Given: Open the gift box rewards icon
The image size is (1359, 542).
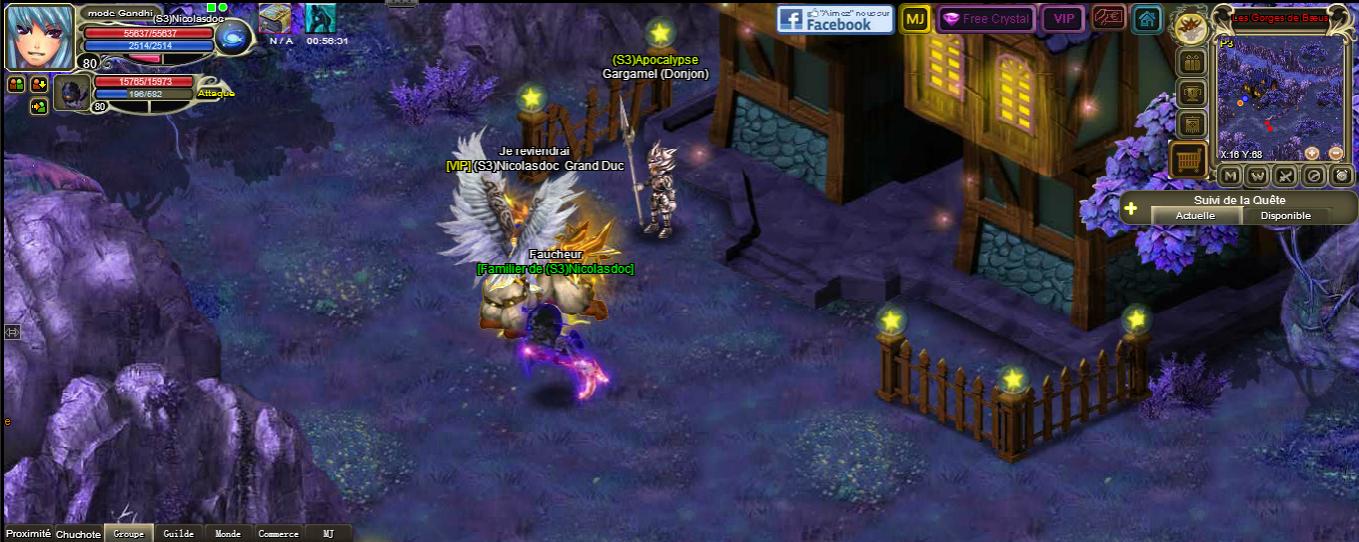Looking at the screenshot, I should point(1191,63).
